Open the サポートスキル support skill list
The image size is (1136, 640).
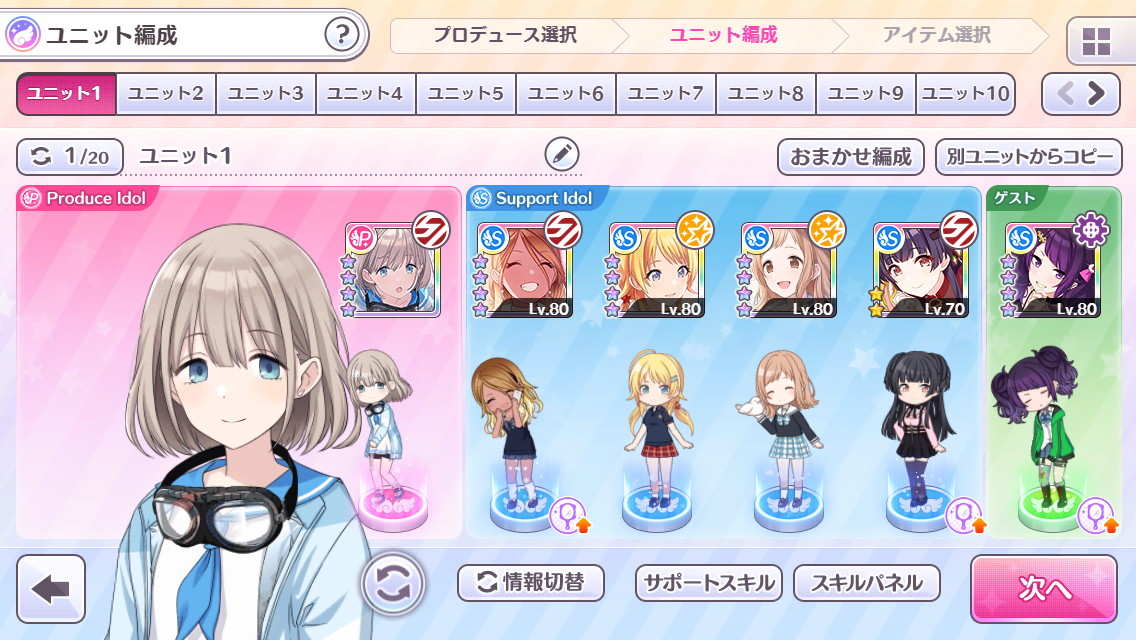point(710,583)
